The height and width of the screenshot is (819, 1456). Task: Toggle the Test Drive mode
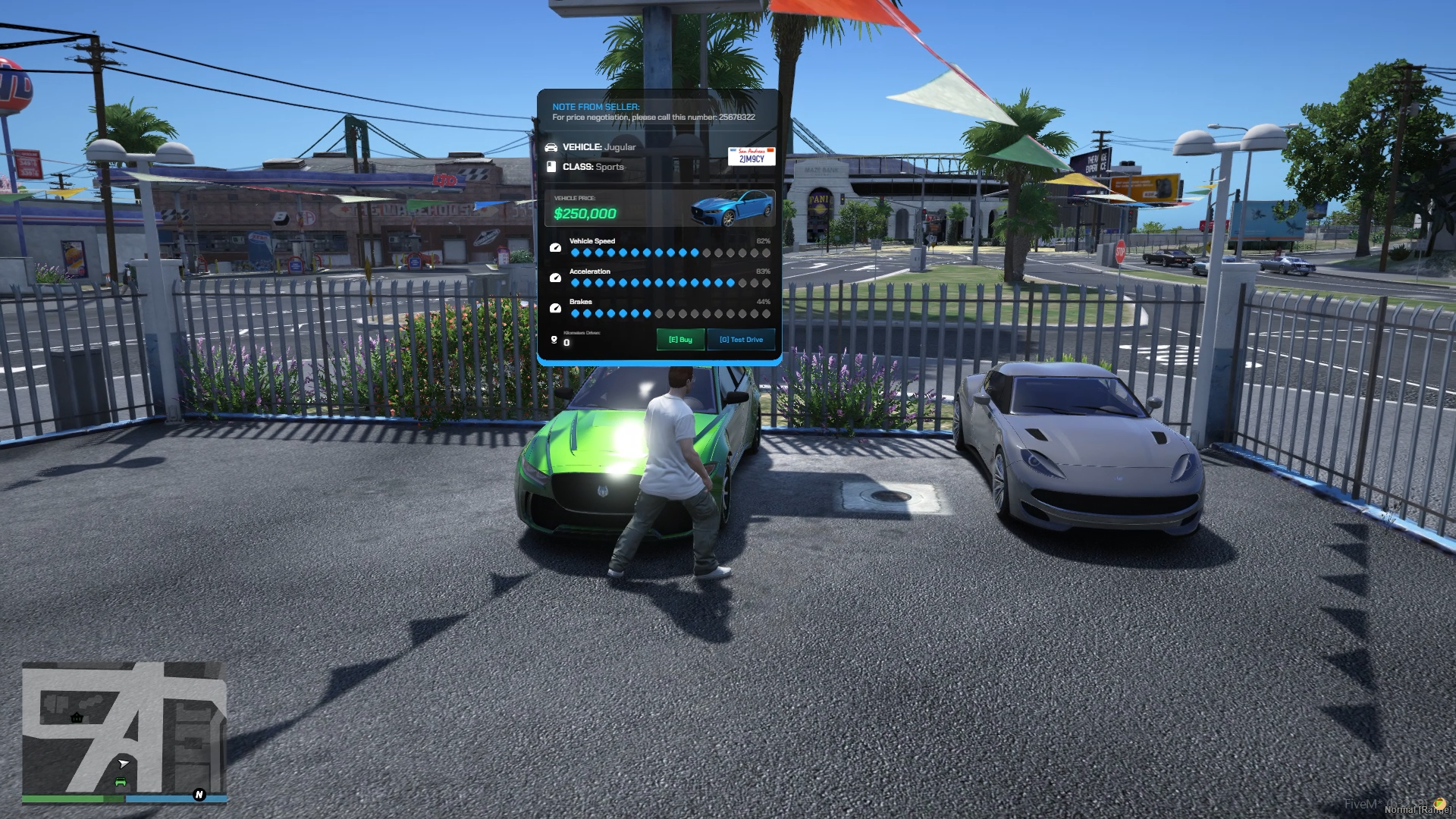coord(741,339)
